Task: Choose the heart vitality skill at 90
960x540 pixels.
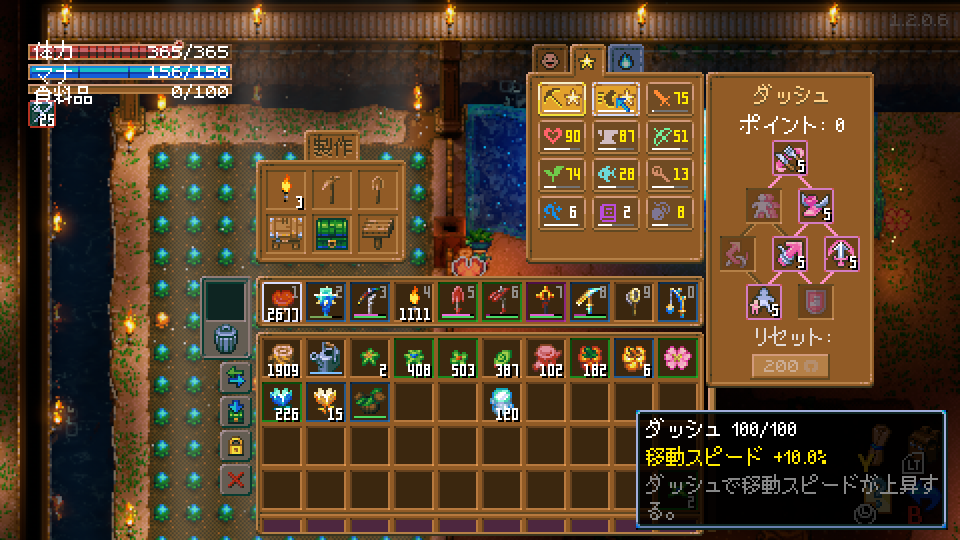Action: pyautogui.click(x=562, y=136)
